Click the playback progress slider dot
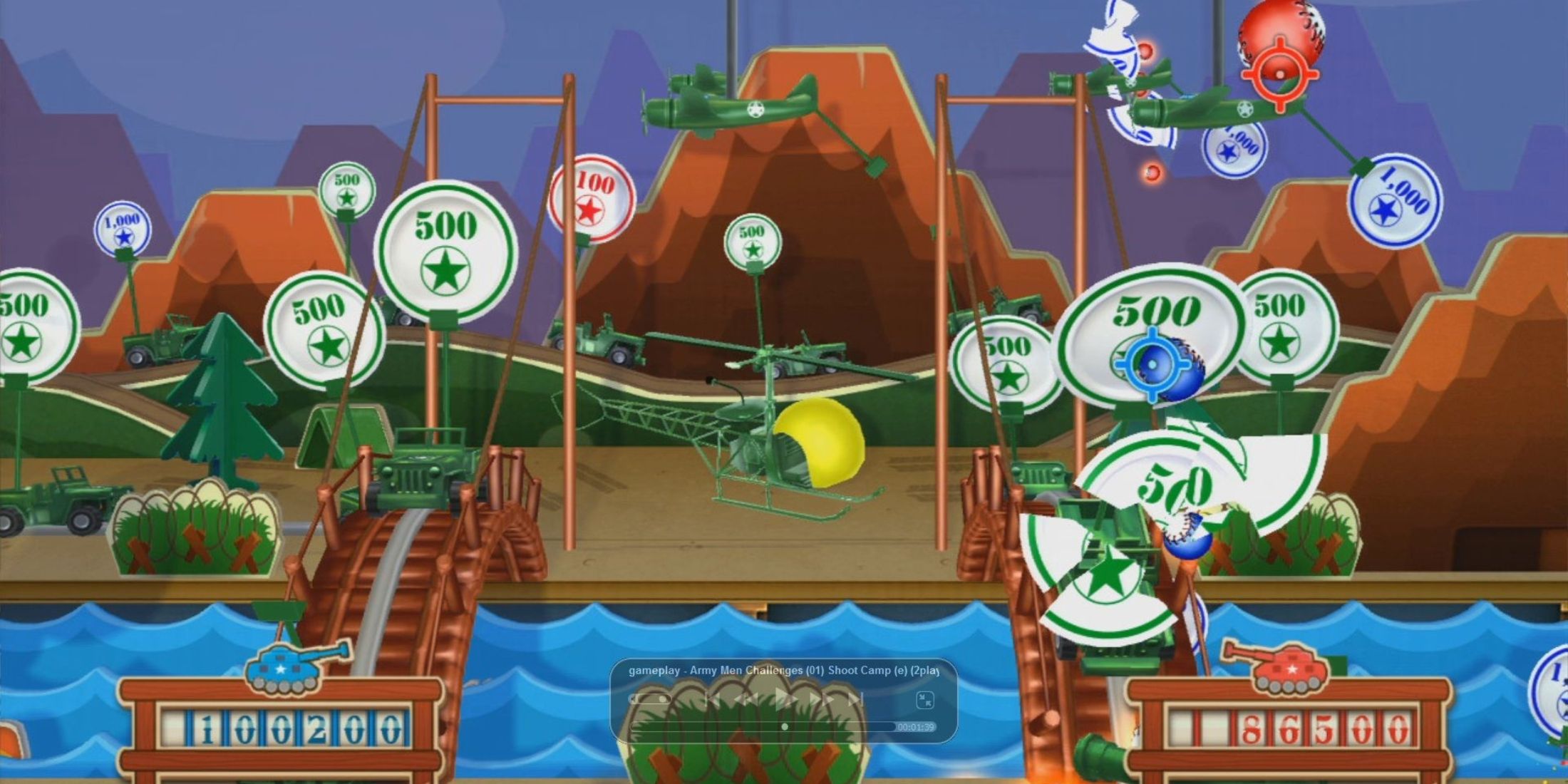 784,728
